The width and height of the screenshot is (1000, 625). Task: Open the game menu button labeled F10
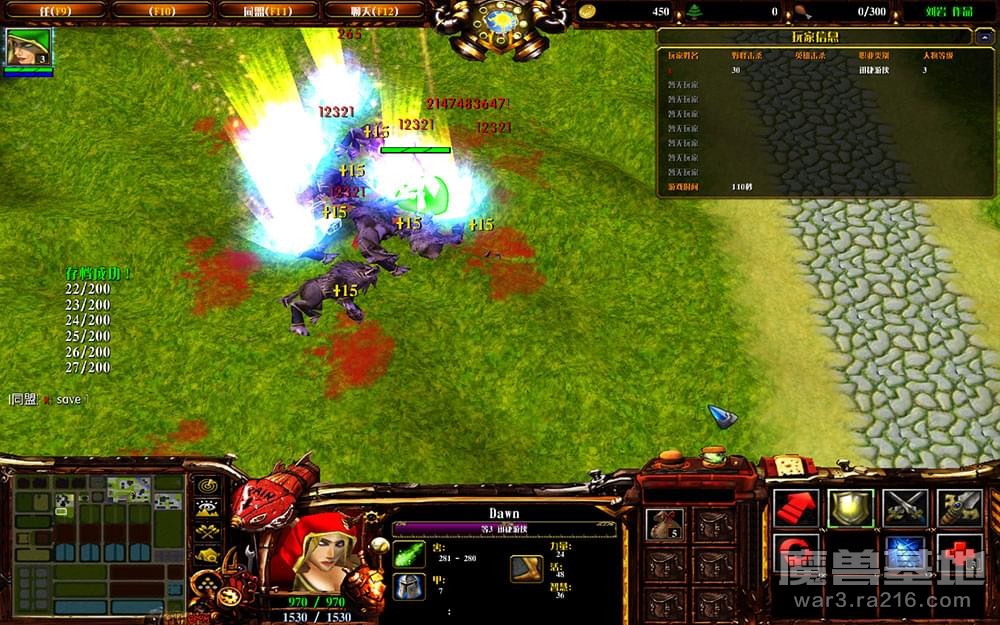coord(161,10)
